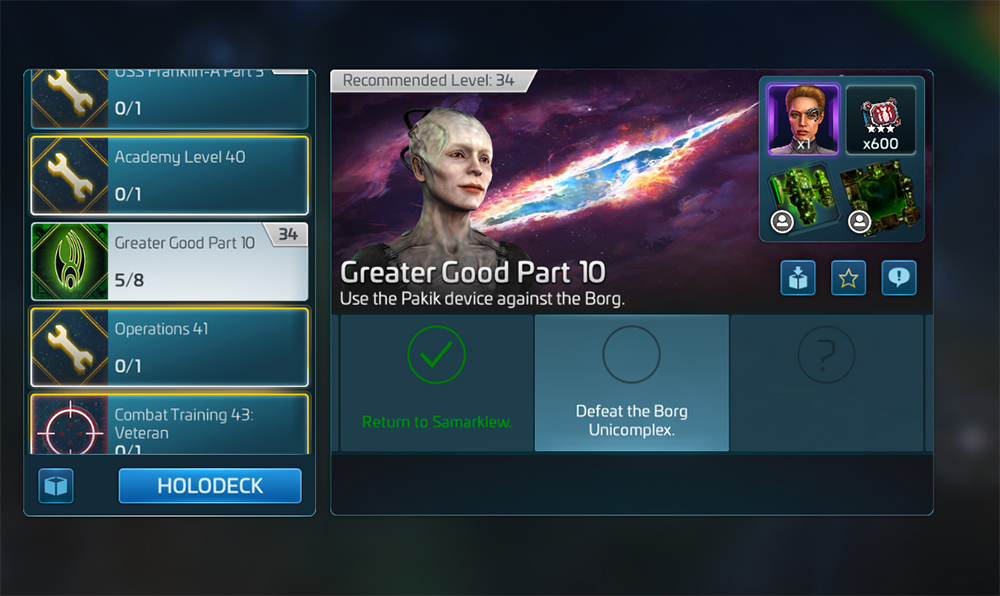The width and height of the screenshot is (1000, 596).
Task: Toggle the star favorite button
Action: pyautogui.click(x=848, y=279)
